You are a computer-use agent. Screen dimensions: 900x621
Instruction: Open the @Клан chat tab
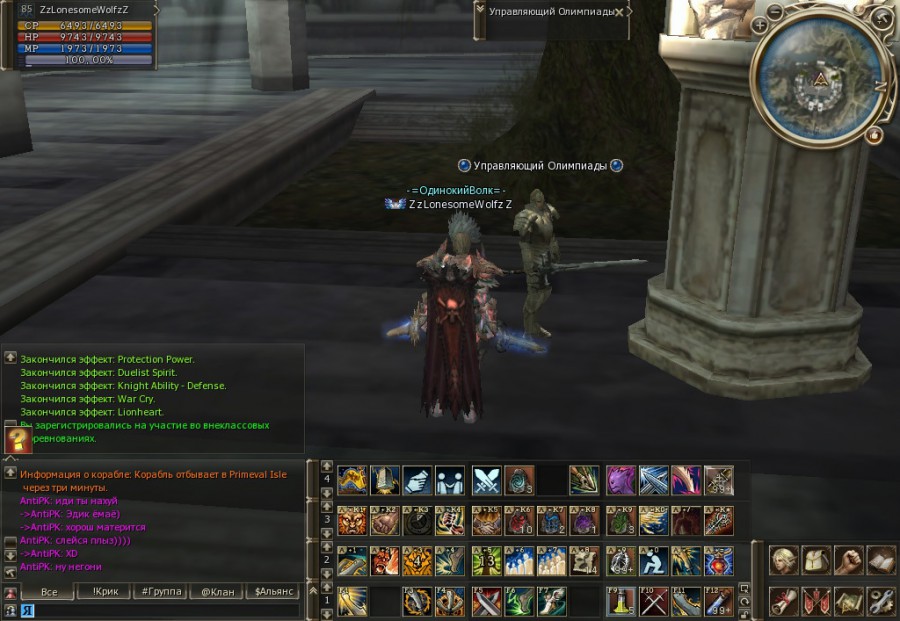pos(217,592)
